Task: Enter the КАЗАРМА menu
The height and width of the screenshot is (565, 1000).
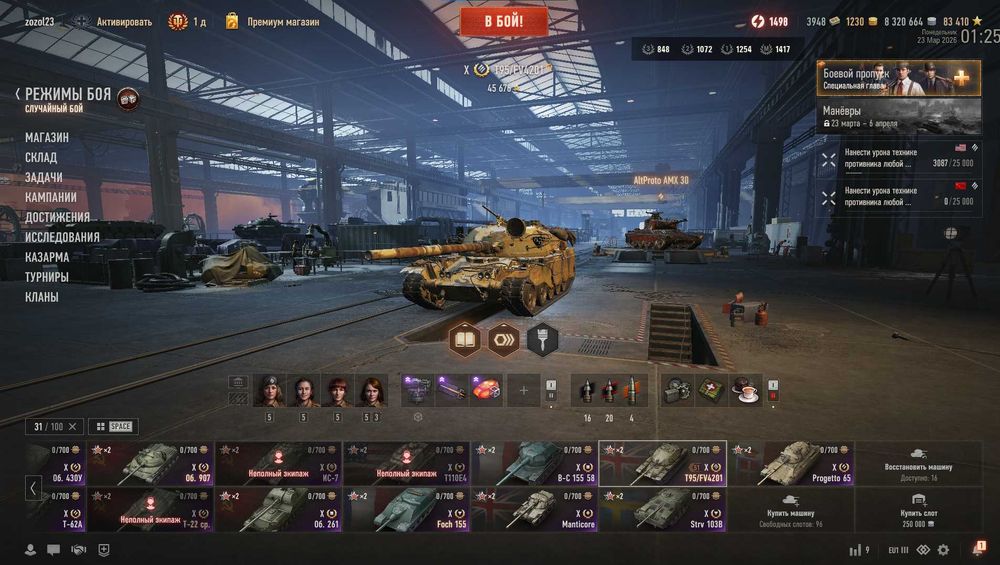Action: point(47,257)
